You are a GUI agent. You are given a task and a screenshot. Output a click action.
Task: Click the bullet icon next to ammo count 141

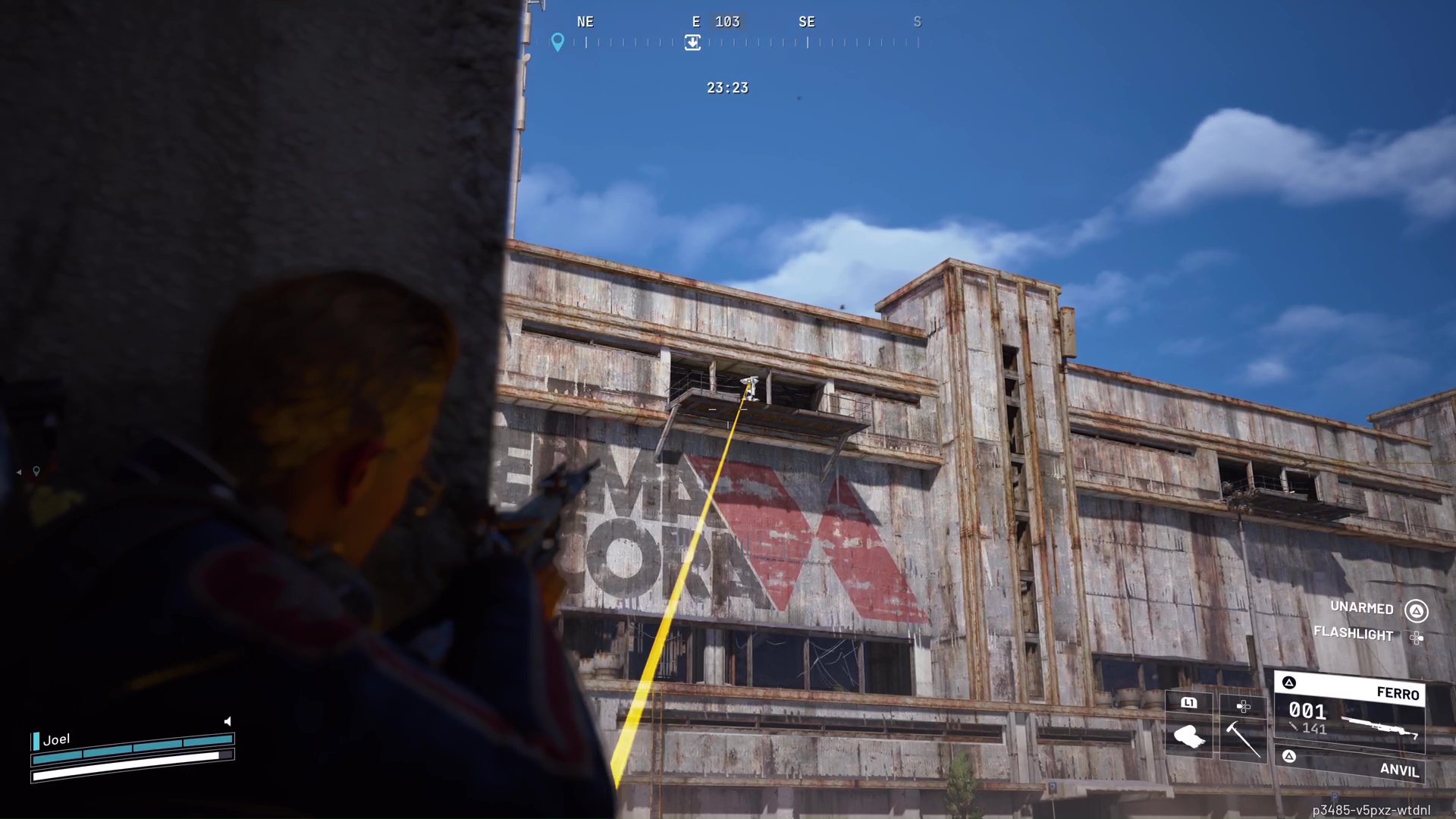tap(1294, 726)
